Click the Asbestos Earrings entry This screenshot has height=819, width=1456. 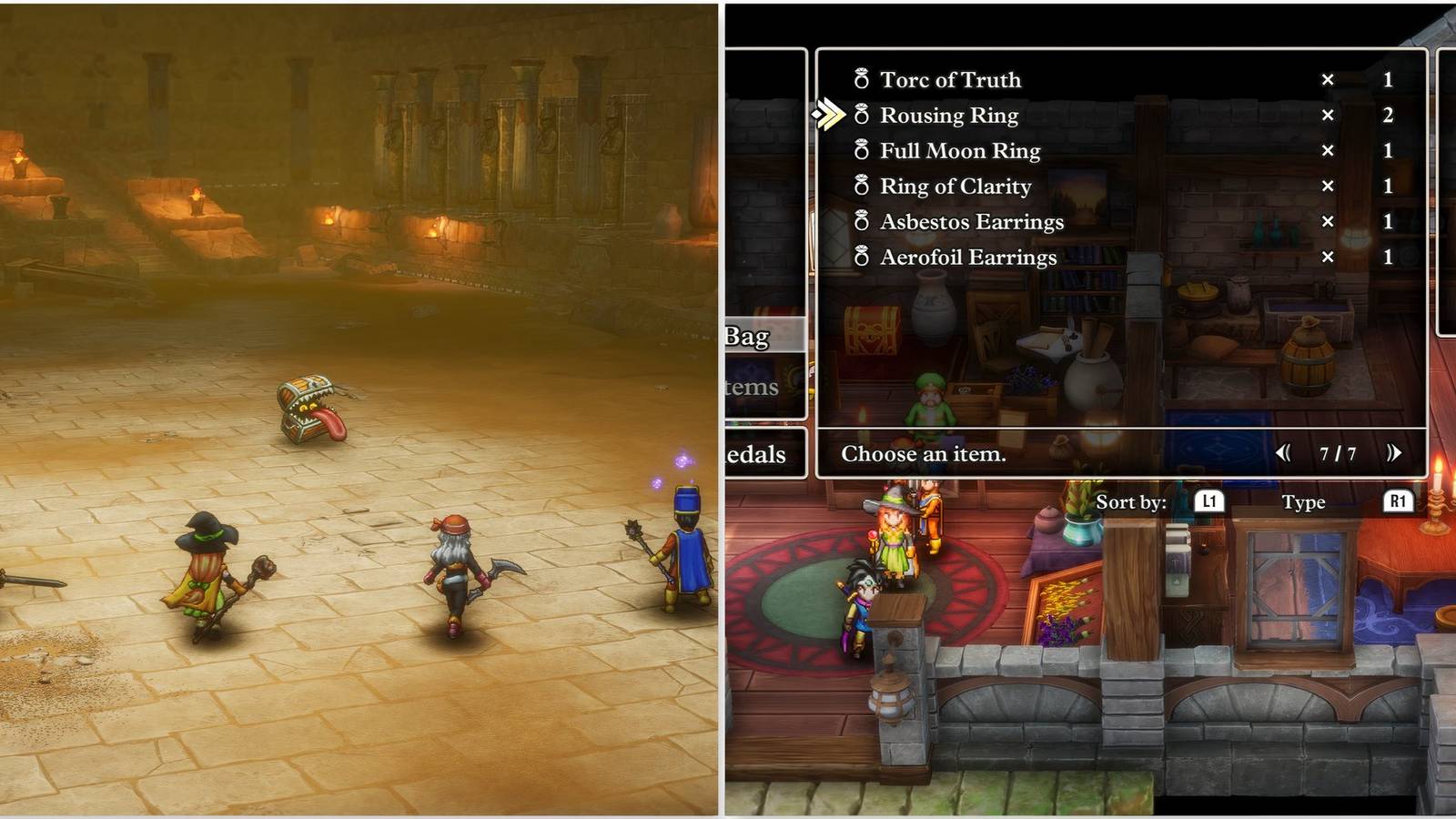[x=970, y=222]
